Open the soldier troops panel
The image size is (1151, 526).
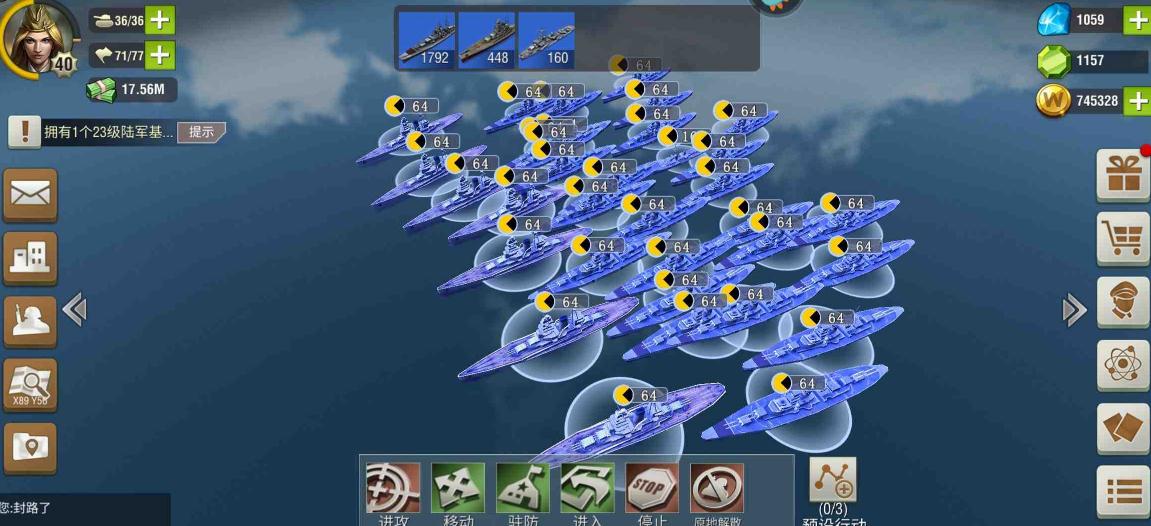click(30, 321)
